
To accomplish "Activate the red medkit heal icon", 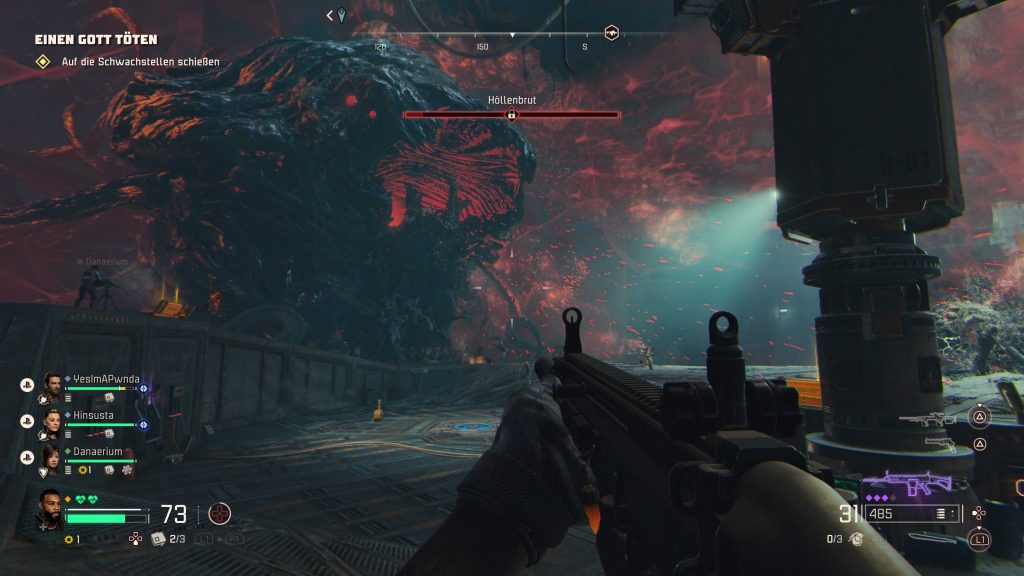I will click(219, 514).
